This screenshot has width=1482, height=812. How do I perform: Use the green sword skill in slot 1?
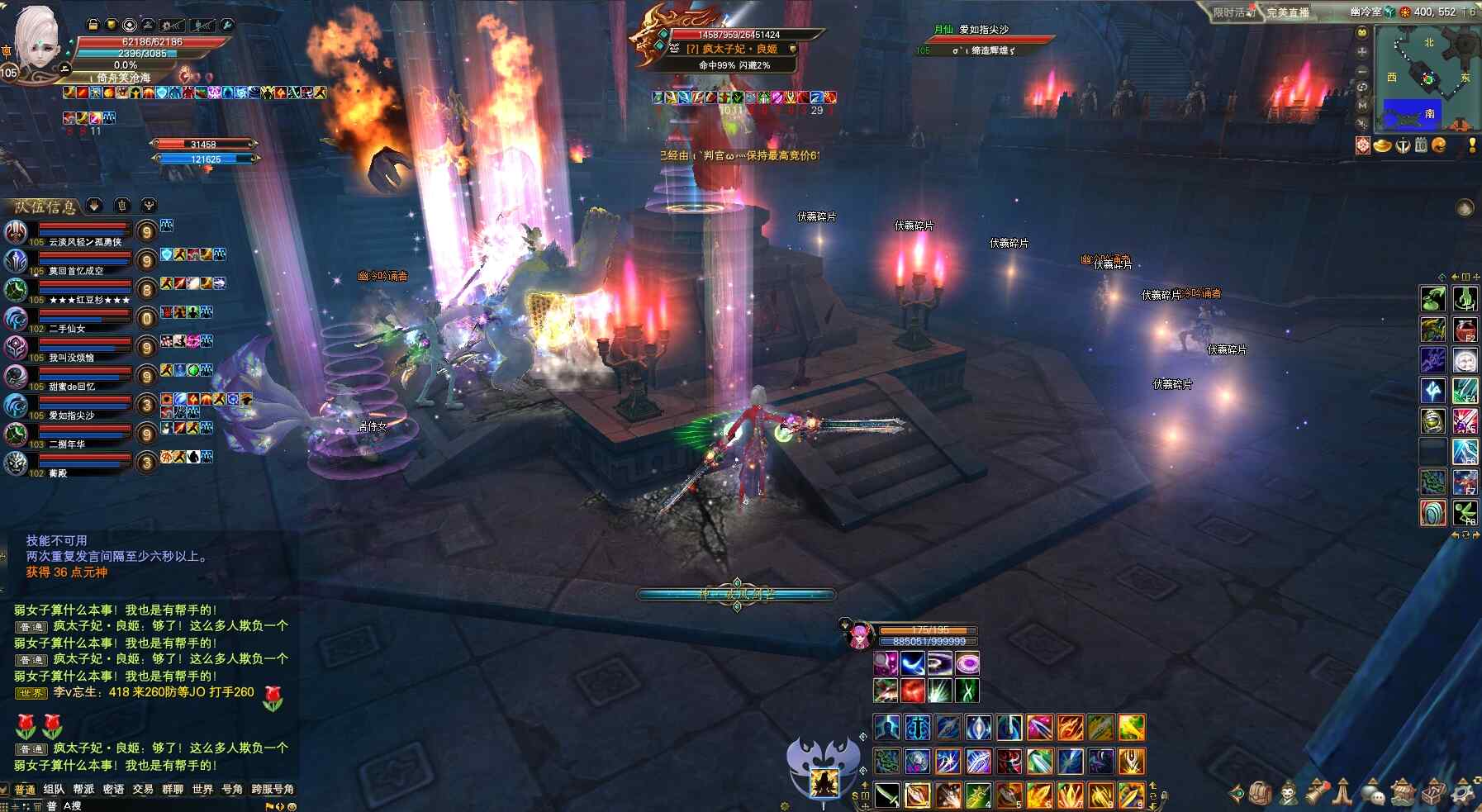coord(886,795)
